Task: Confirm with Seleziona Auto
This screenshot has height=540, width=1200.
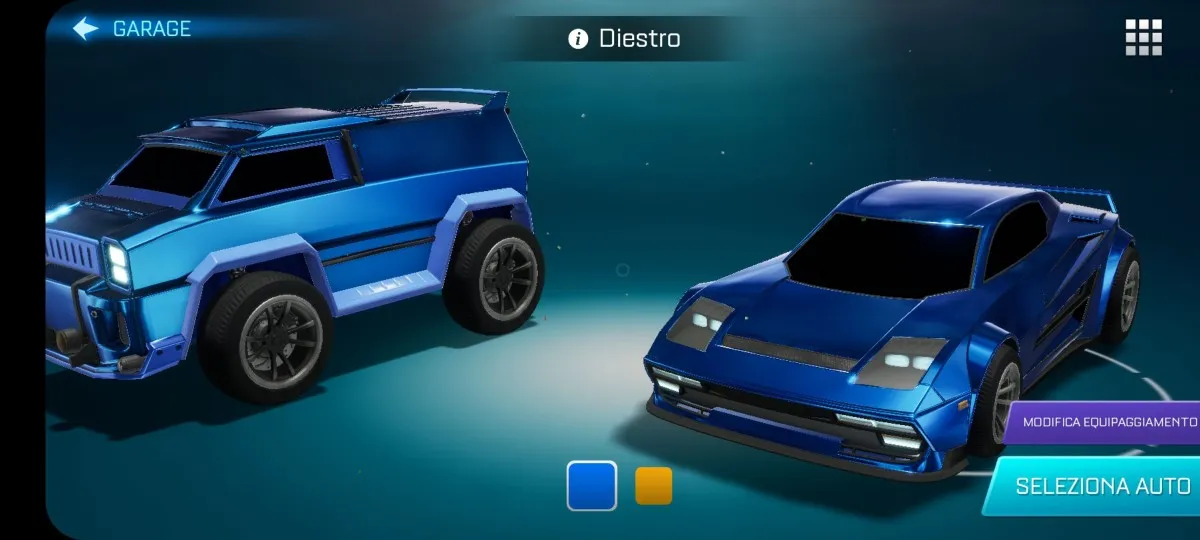Action: [1102, 487]
